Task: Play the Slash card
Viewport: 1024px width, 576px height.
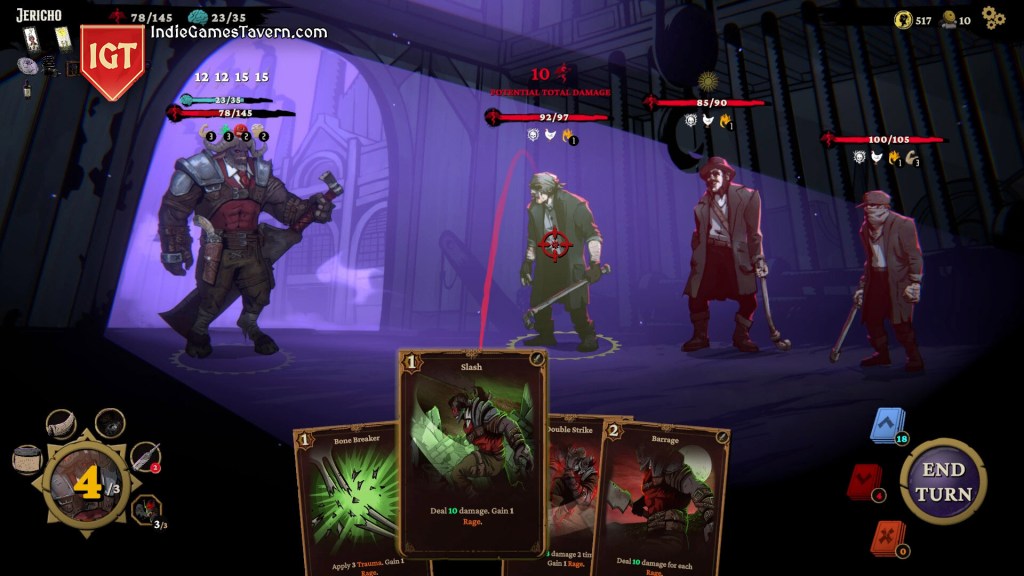Action: pyautogui.click(x=472, y=452)
